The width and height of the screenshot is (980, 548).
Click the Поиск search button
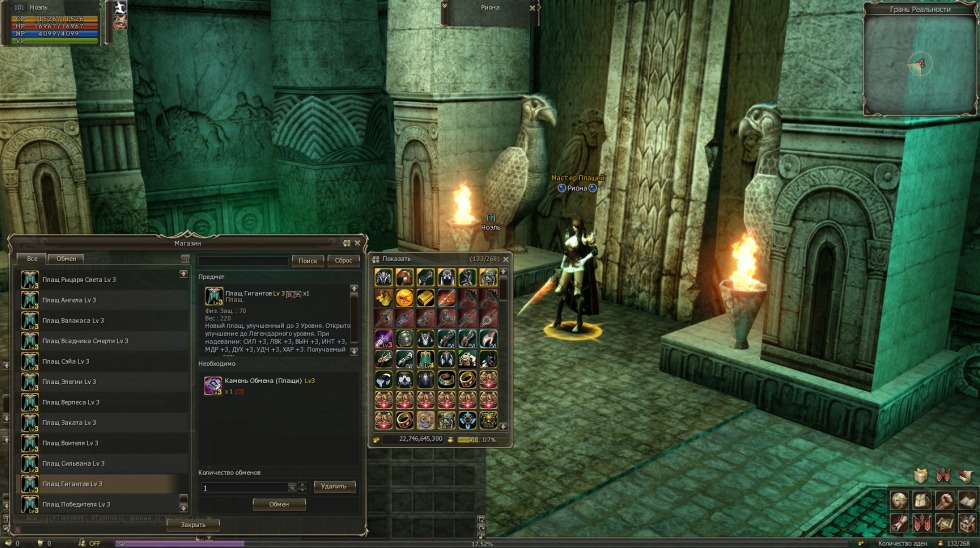point(307,260)
